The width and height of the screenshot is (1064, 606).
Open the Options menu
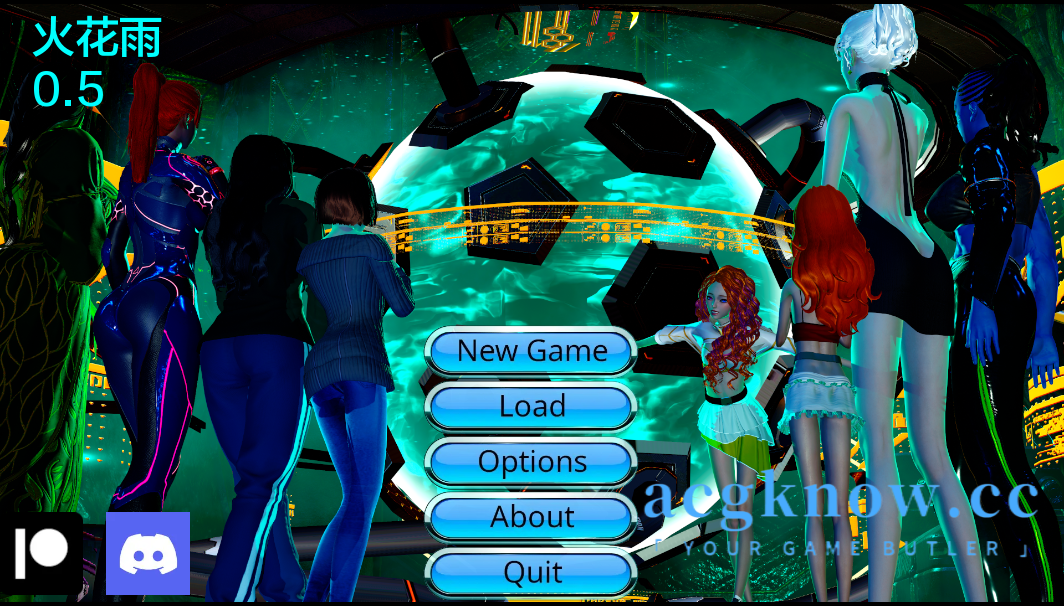point(531,462)
